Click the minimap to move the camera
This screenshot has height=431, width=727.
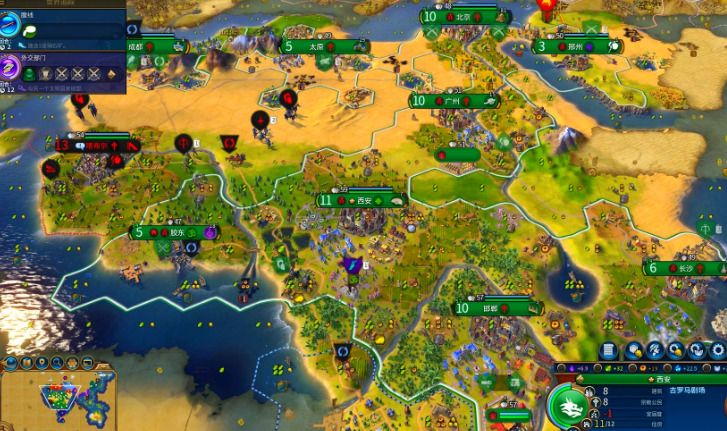(60, 398)
